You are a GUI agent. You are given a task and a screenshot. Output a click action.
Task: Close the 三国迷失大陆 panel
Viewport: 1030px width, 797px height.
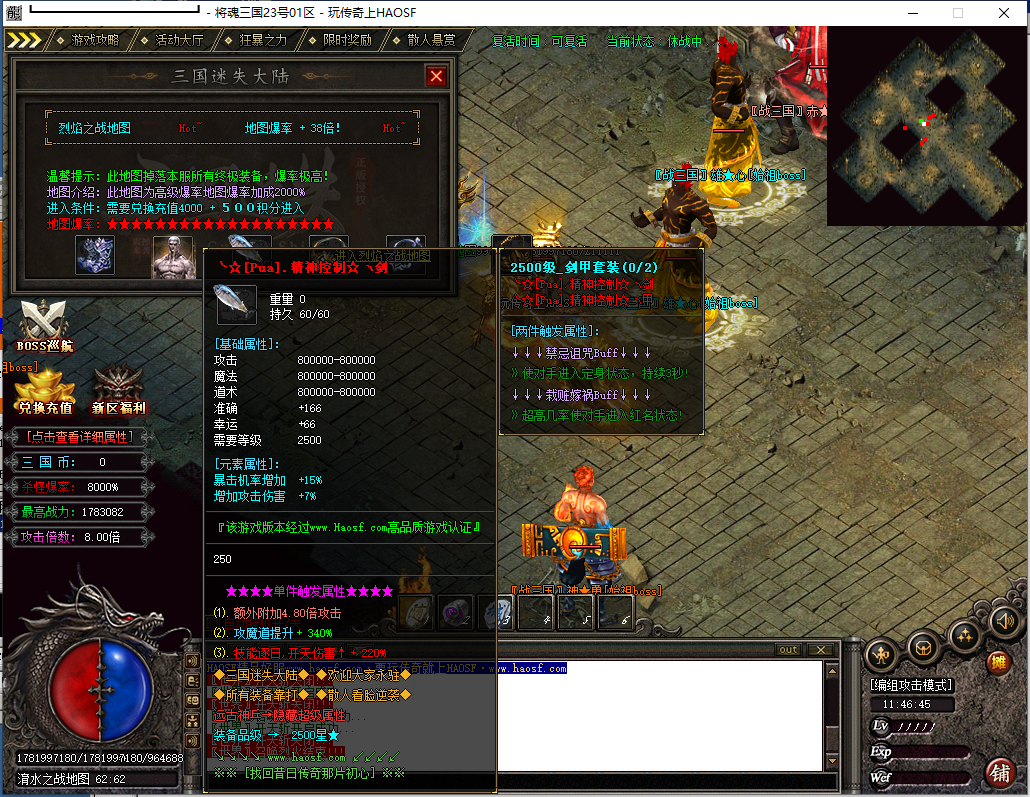click(436, 76)
